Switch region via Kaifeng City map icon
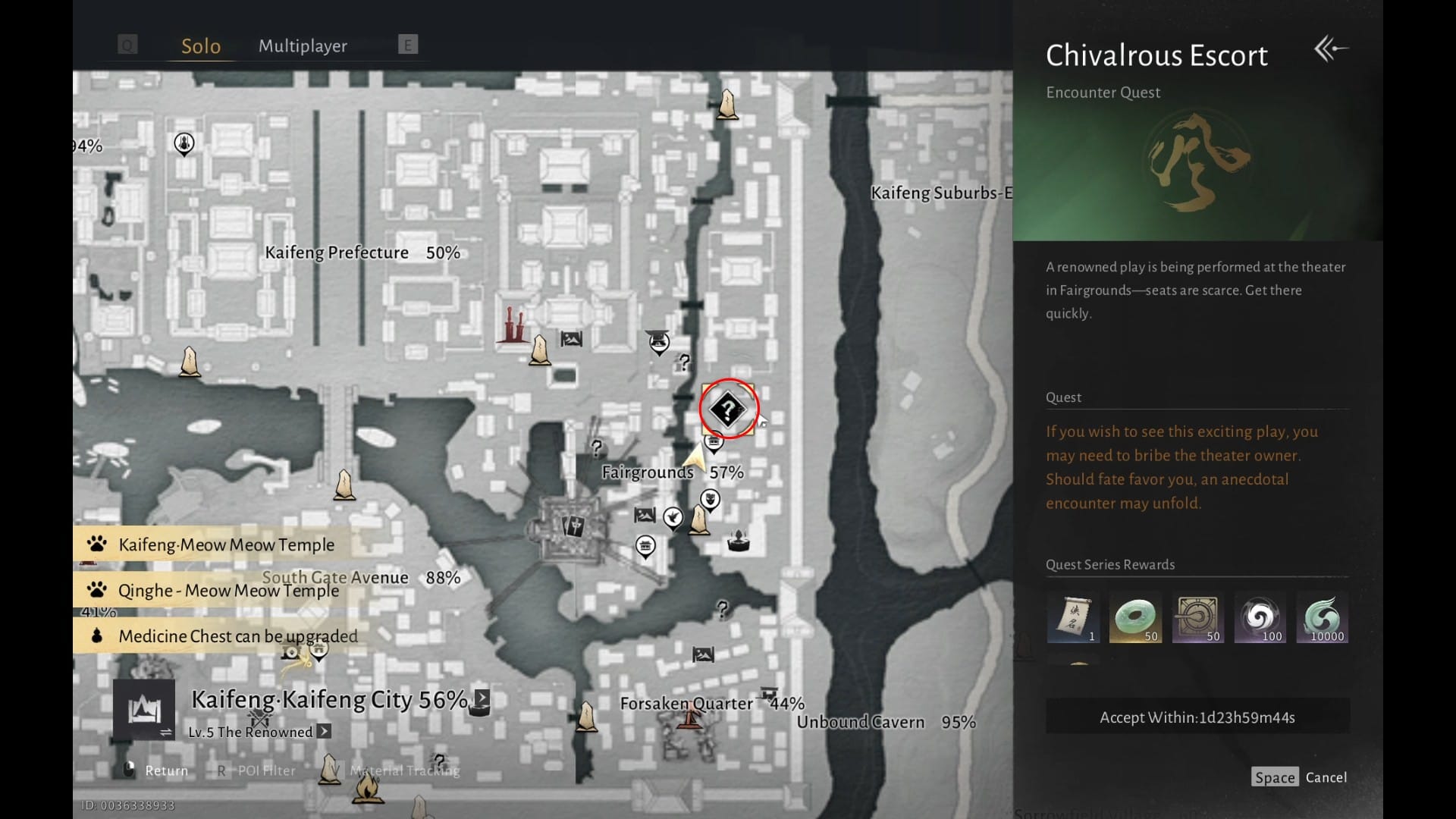 point(144,710)
